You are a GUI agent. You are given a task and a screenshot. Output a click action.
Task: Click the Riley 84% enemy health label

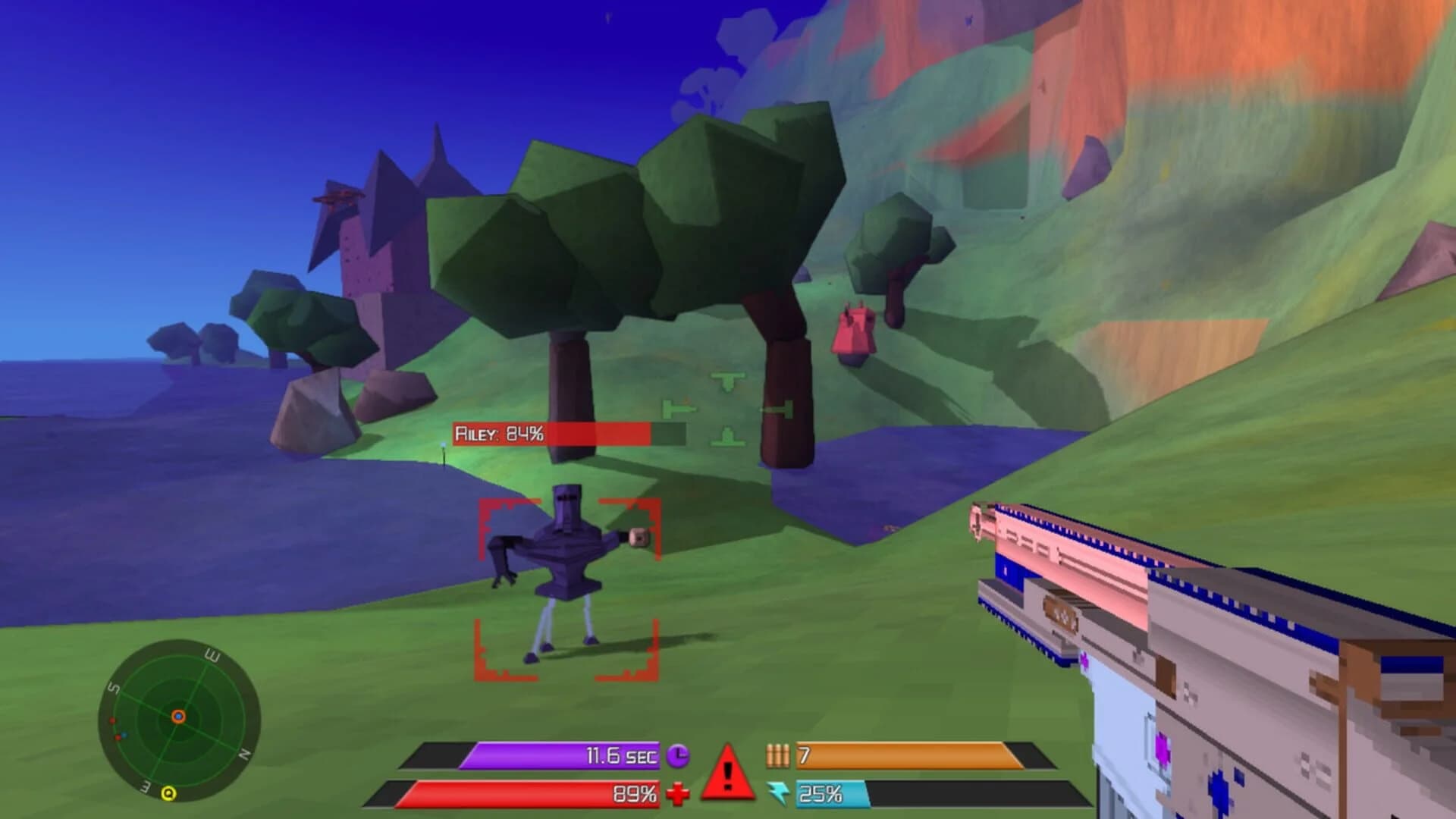click(500, 434)
